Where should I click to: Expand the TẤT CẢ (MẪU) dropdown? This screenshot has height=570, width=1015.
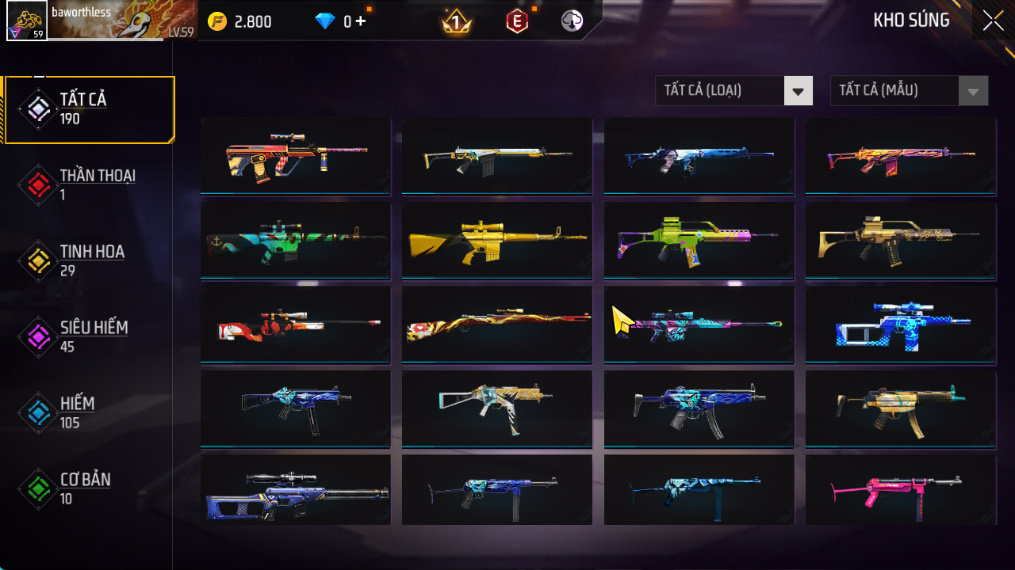[x=908, y=91]
